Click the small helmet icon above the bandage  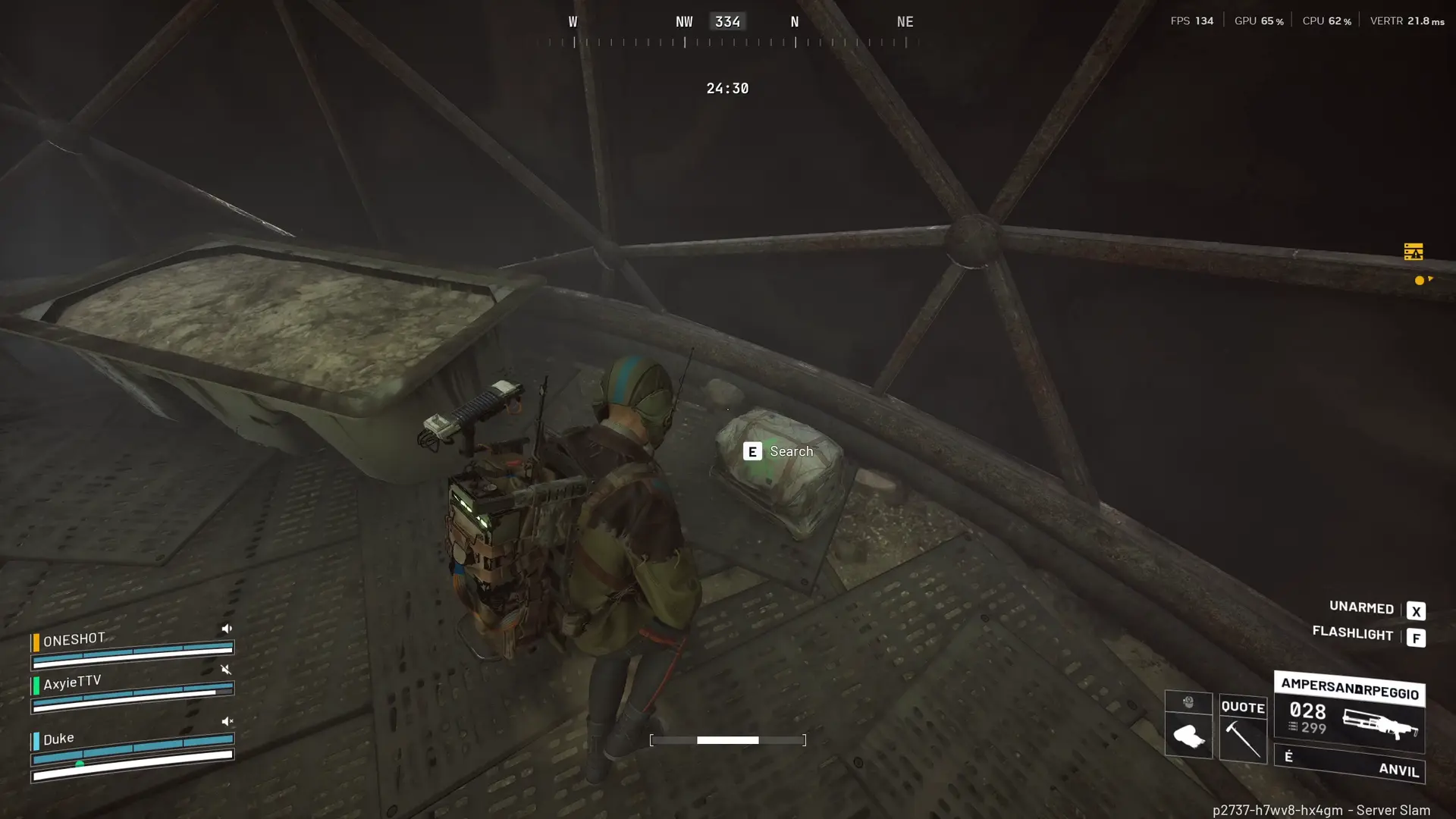[x=1188, y=702]
